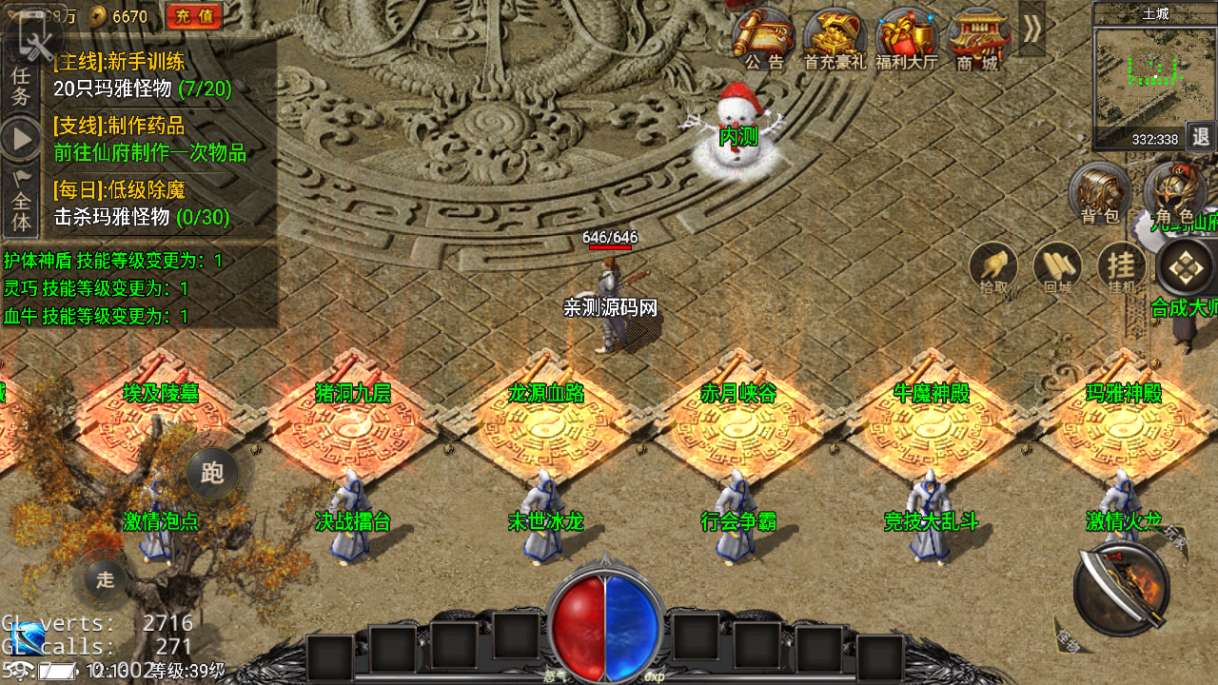Click the play-arrow button on the quest panel
This screenshot has height=685, width=1218.
(20, 139)
